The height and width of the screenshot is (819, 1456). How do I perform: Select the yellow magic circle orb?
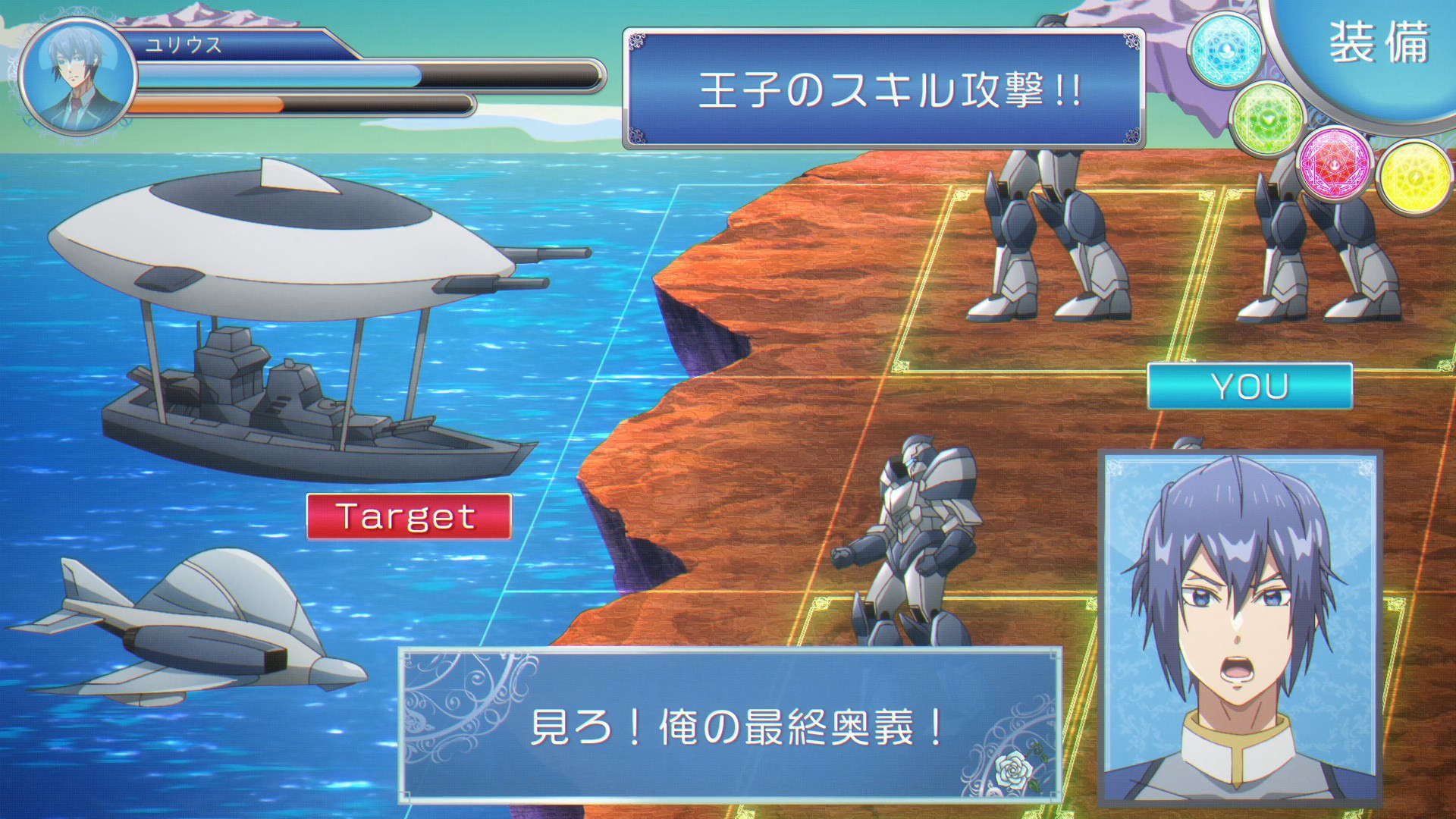point(1415,177)
